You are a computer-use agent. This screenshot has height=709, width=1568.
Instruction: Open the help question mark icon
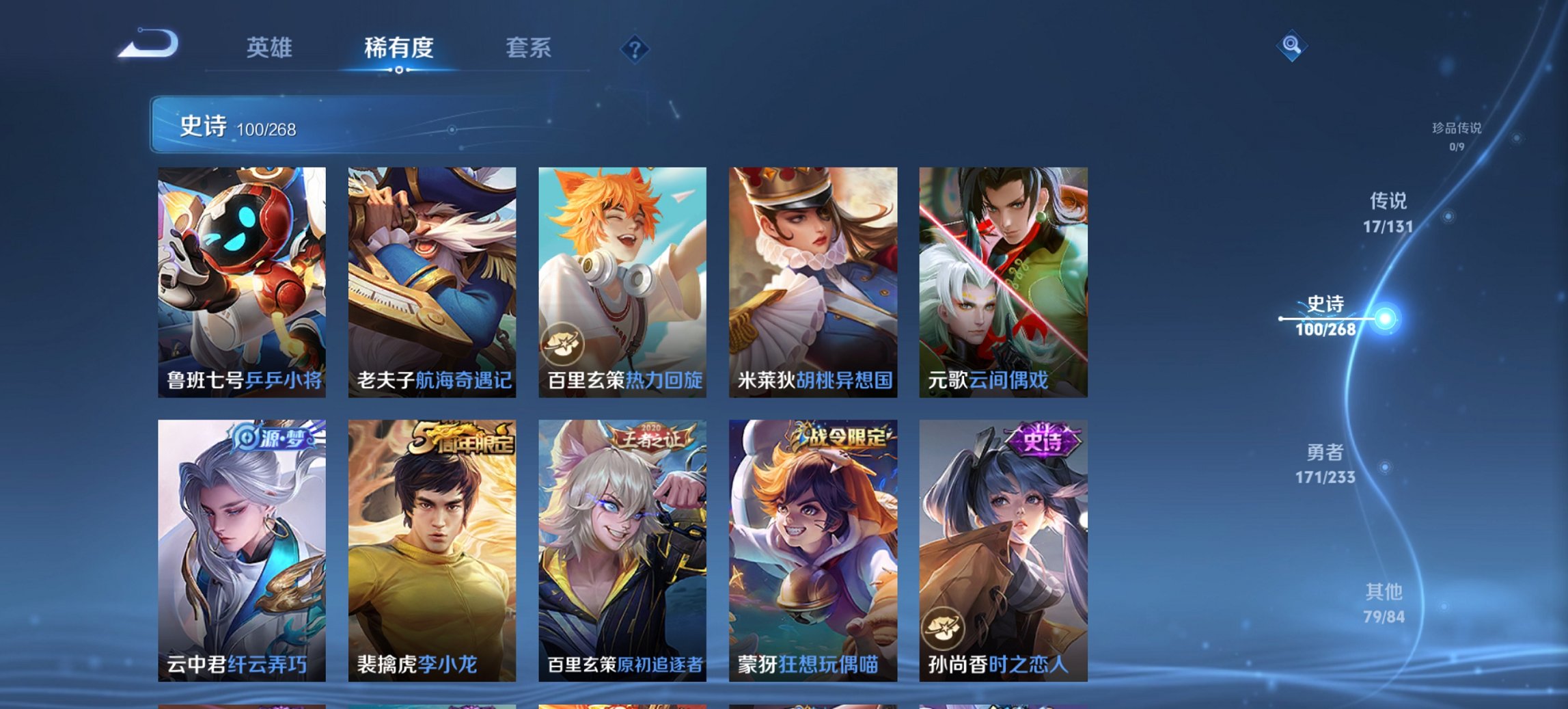click(636, 49)
